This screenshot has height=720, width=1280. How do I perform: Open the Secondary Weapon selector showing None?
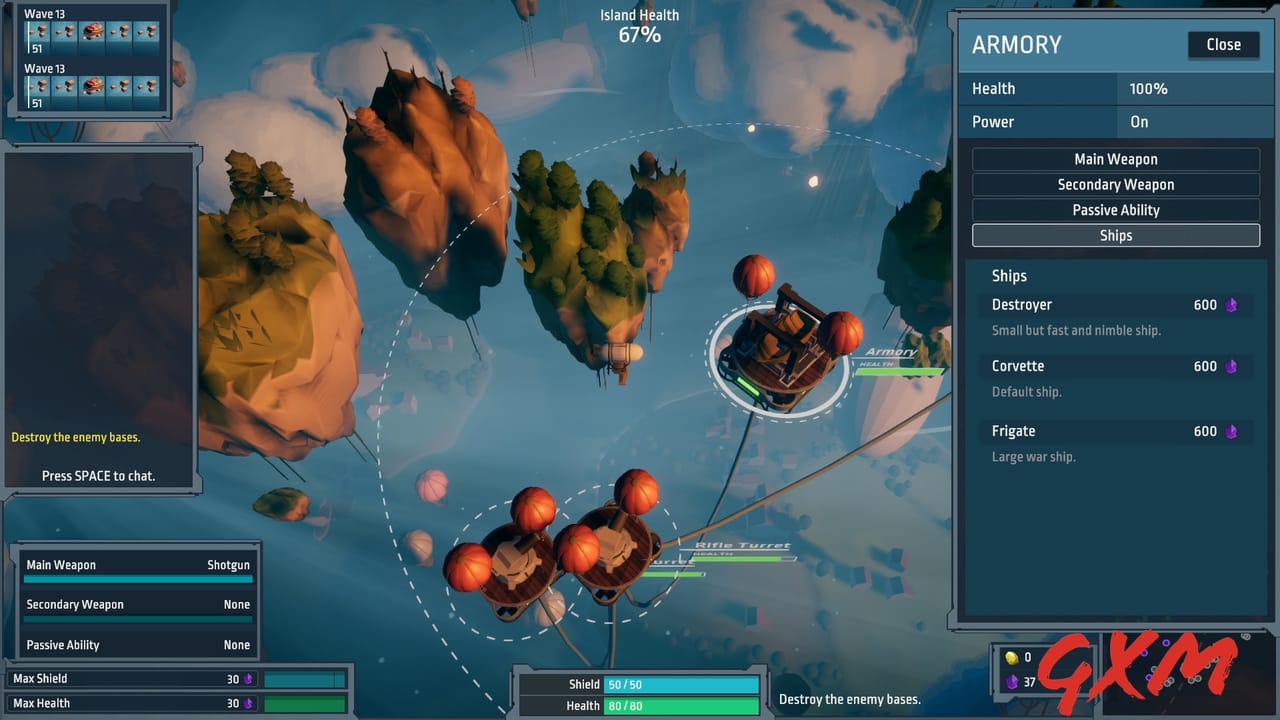point(137,604)
